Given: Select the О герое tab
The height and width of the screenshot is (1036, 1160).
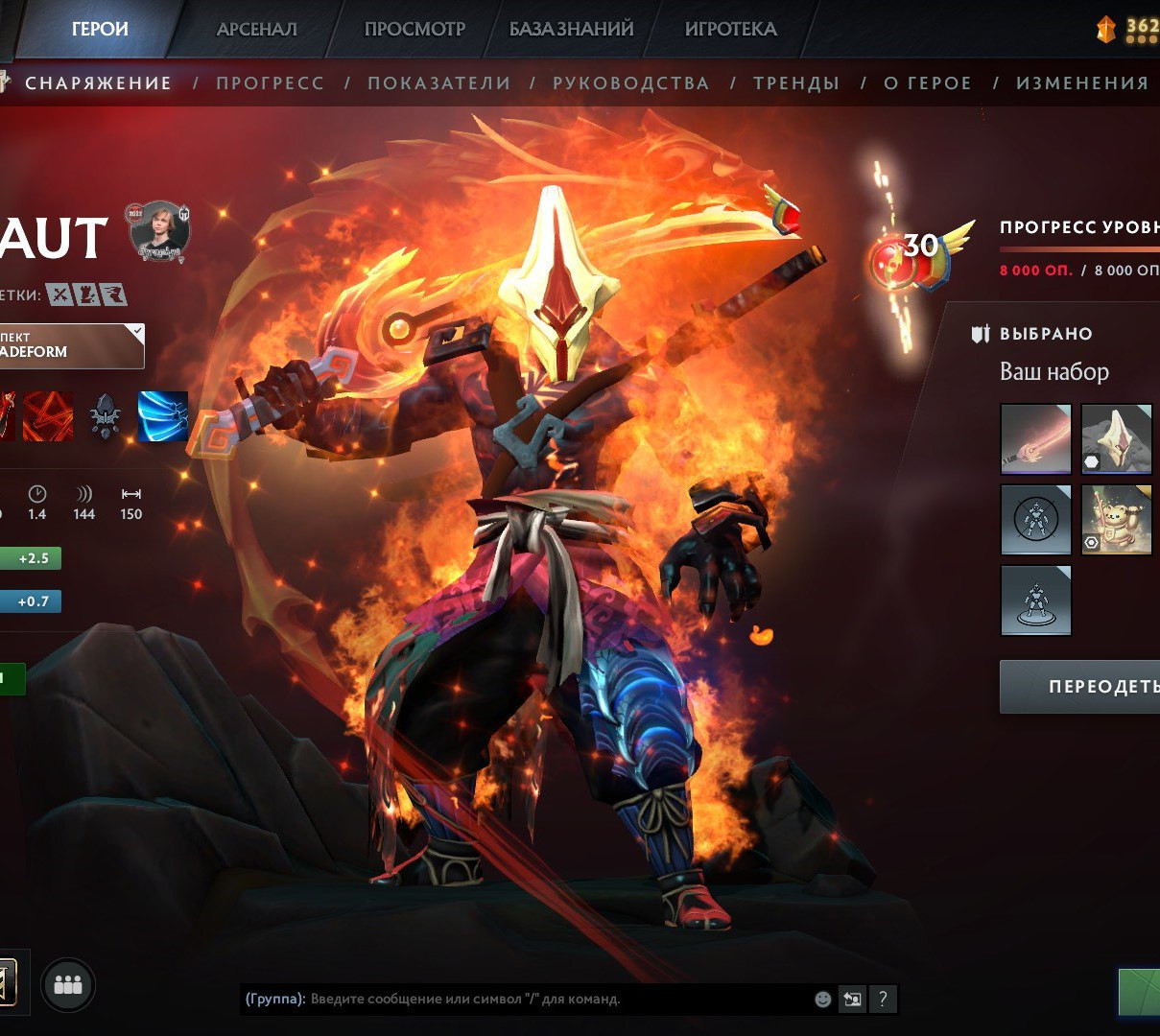Looking at the screenshot, I should point(927,83).
